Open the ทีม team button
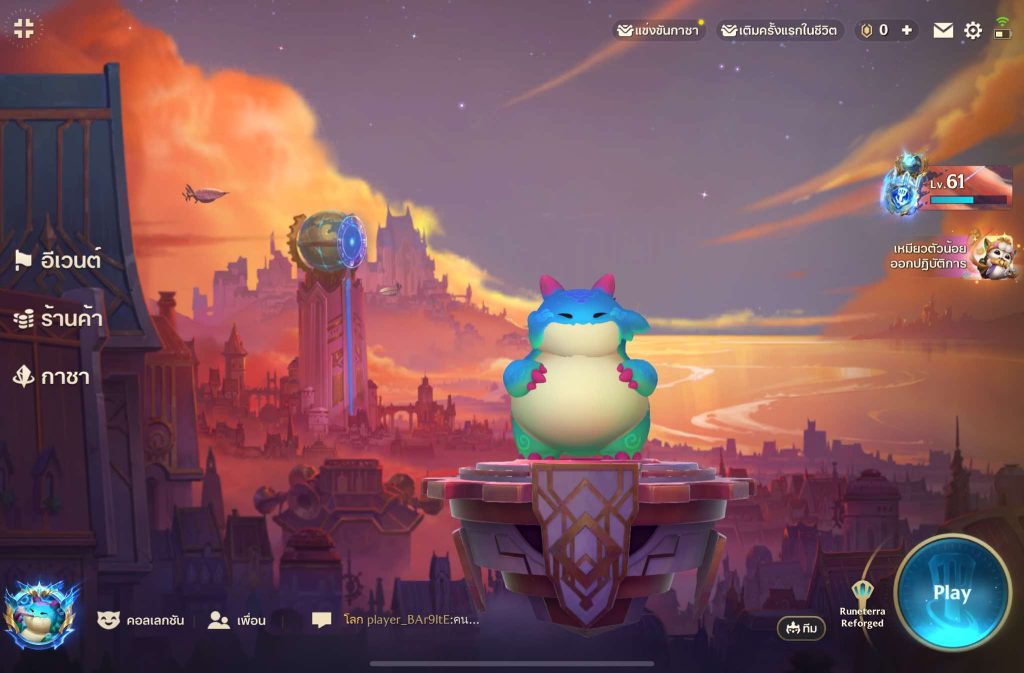The width and height of the screenshot is (1024, 673). [x=801, y=628]
